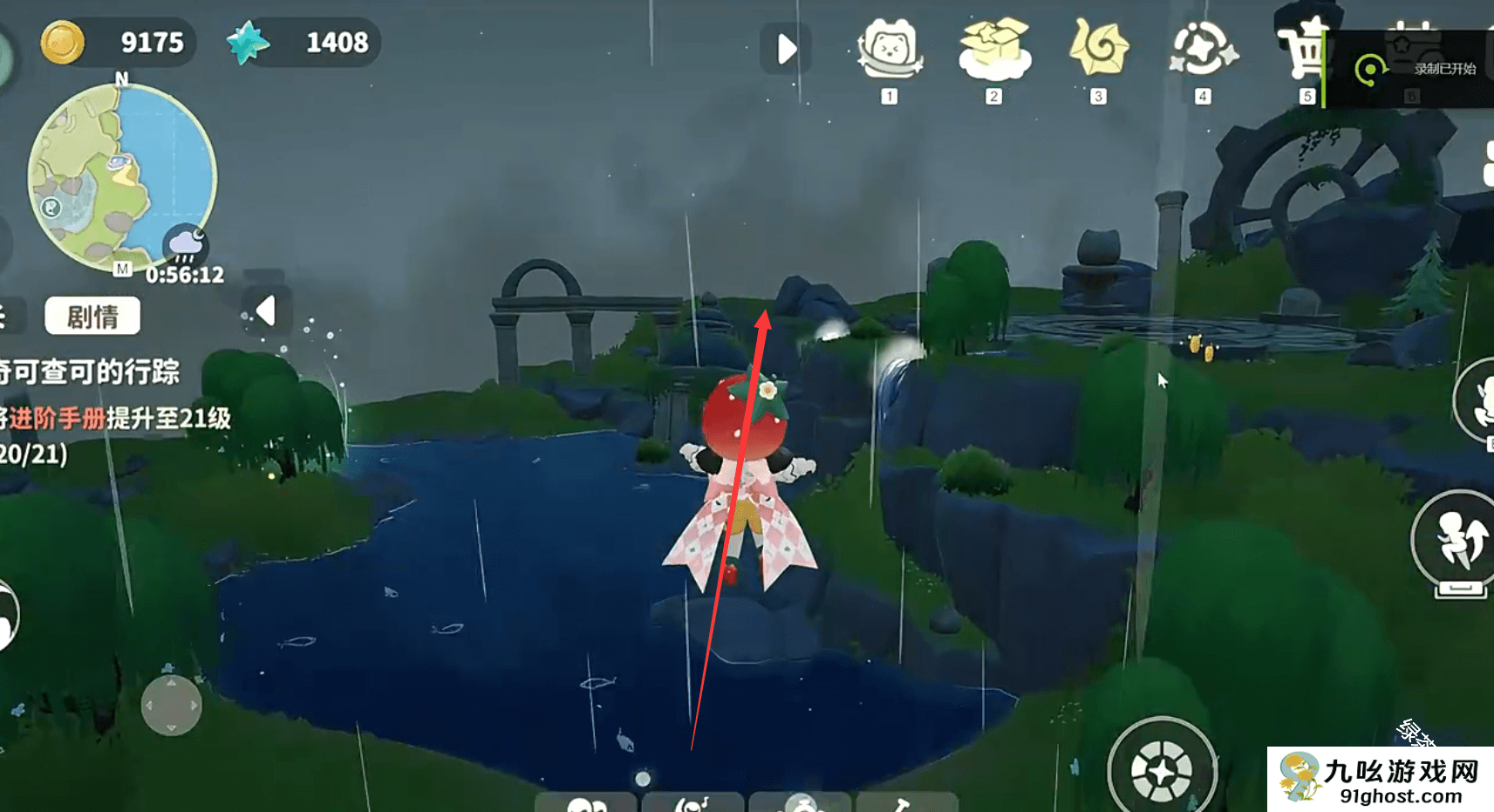Open the star box on cloud icon
The image size is (1494, 812).
click(994, 50)
